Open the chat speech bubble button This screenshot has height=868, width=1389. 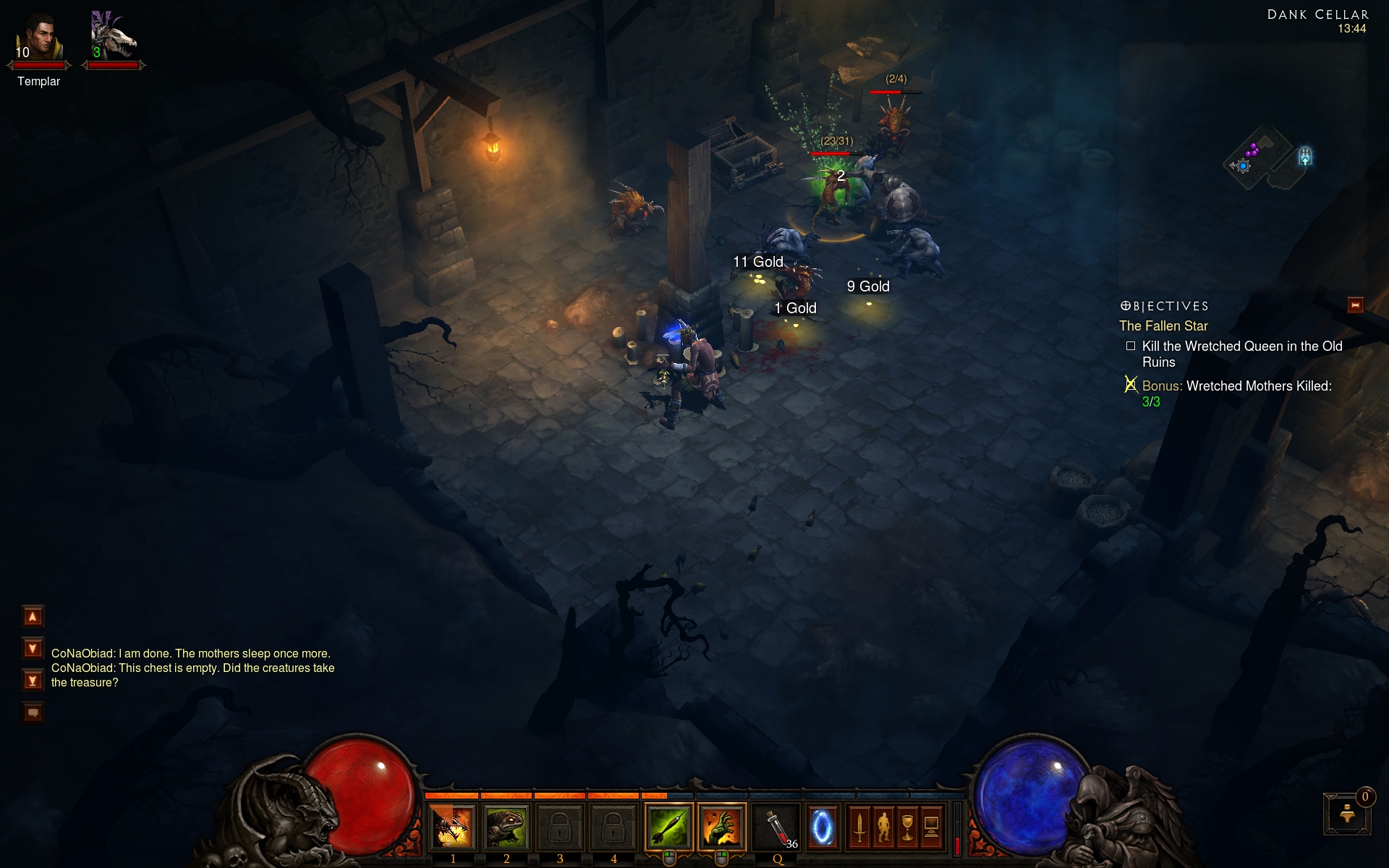(x=33, y=712)
